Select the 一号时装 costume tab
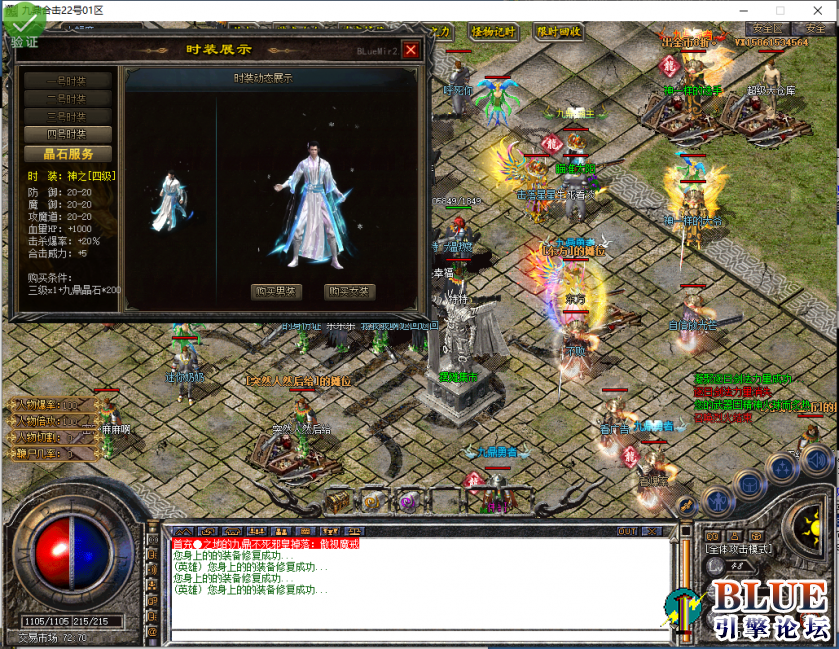 pos(67,82)
